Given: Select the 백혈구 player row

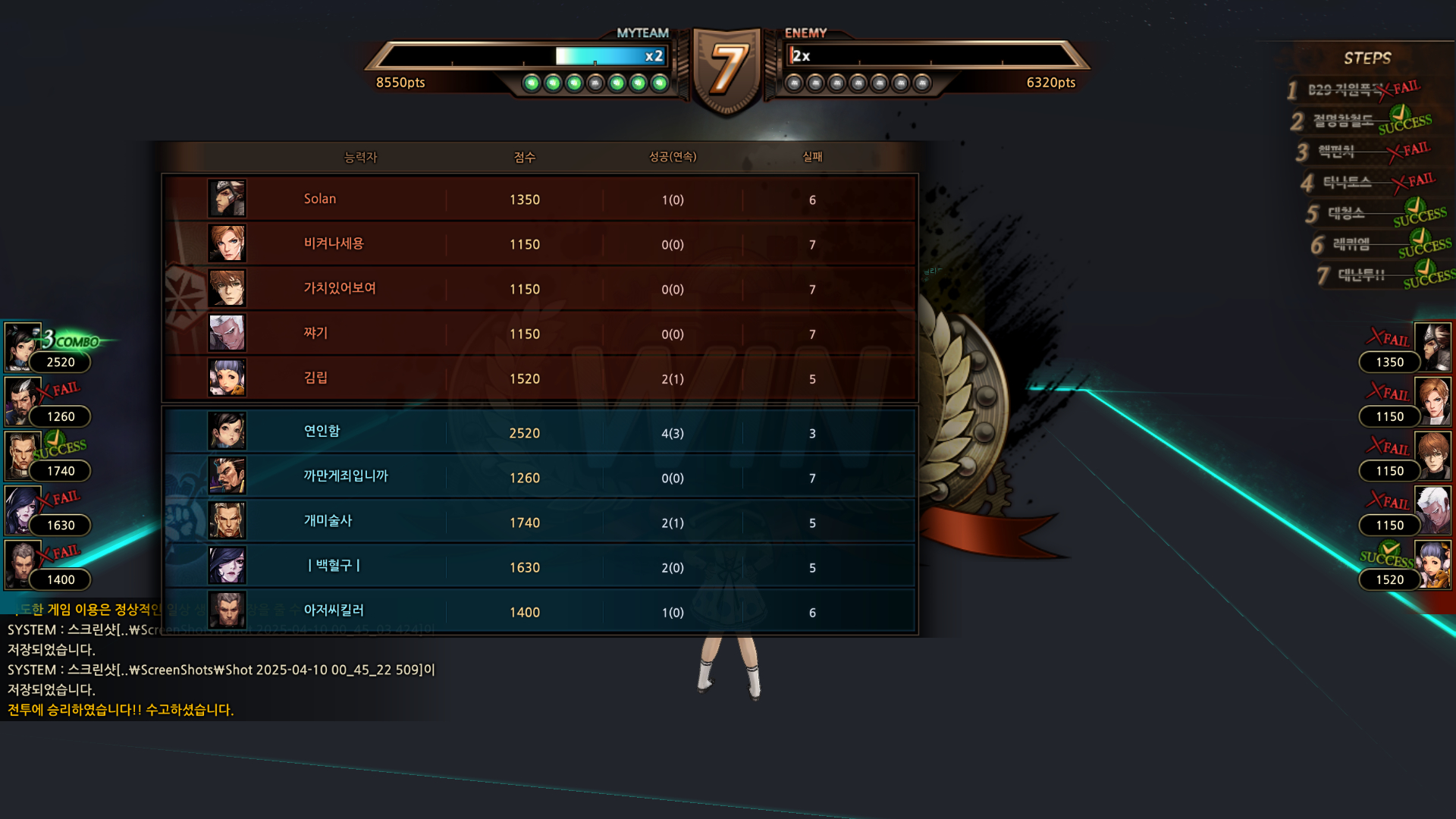Looking at the screenshot, I should tap(538, 566).
